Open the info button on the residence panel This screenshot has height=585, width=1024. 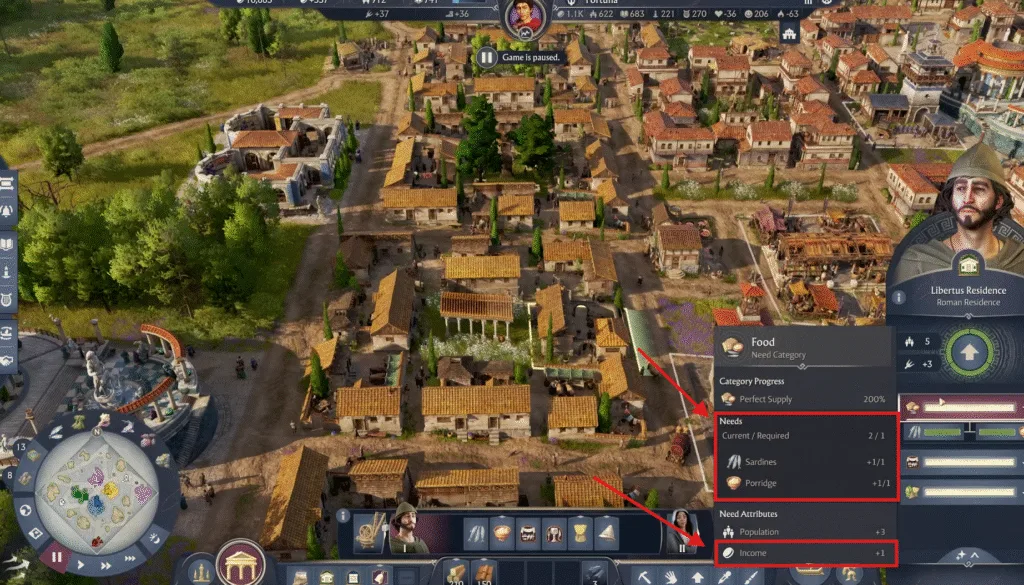coord(898,297)
